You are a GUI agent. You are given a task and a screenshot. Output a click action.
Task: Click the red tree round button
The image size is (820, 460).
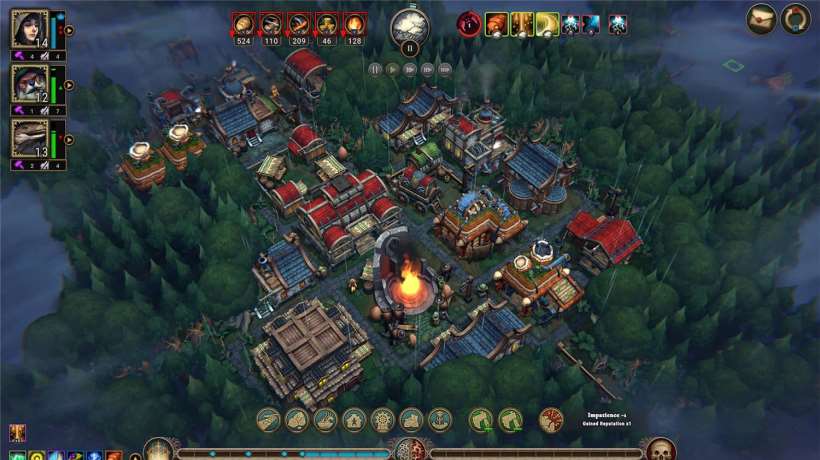tap(551, 420)
